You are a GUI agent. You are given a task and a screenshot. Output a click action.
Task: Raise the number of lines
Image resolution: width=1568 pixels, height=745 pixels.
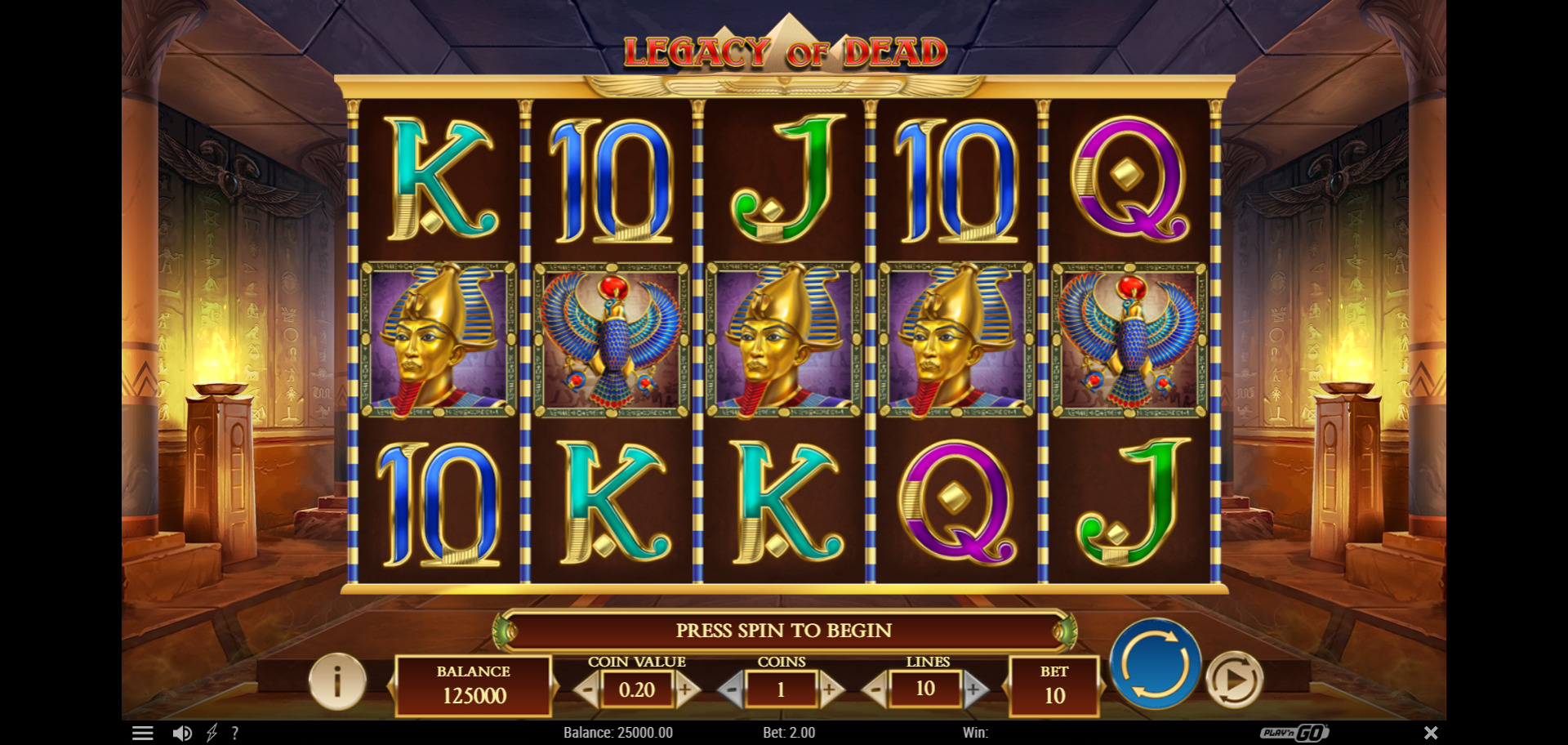[974, 690]
